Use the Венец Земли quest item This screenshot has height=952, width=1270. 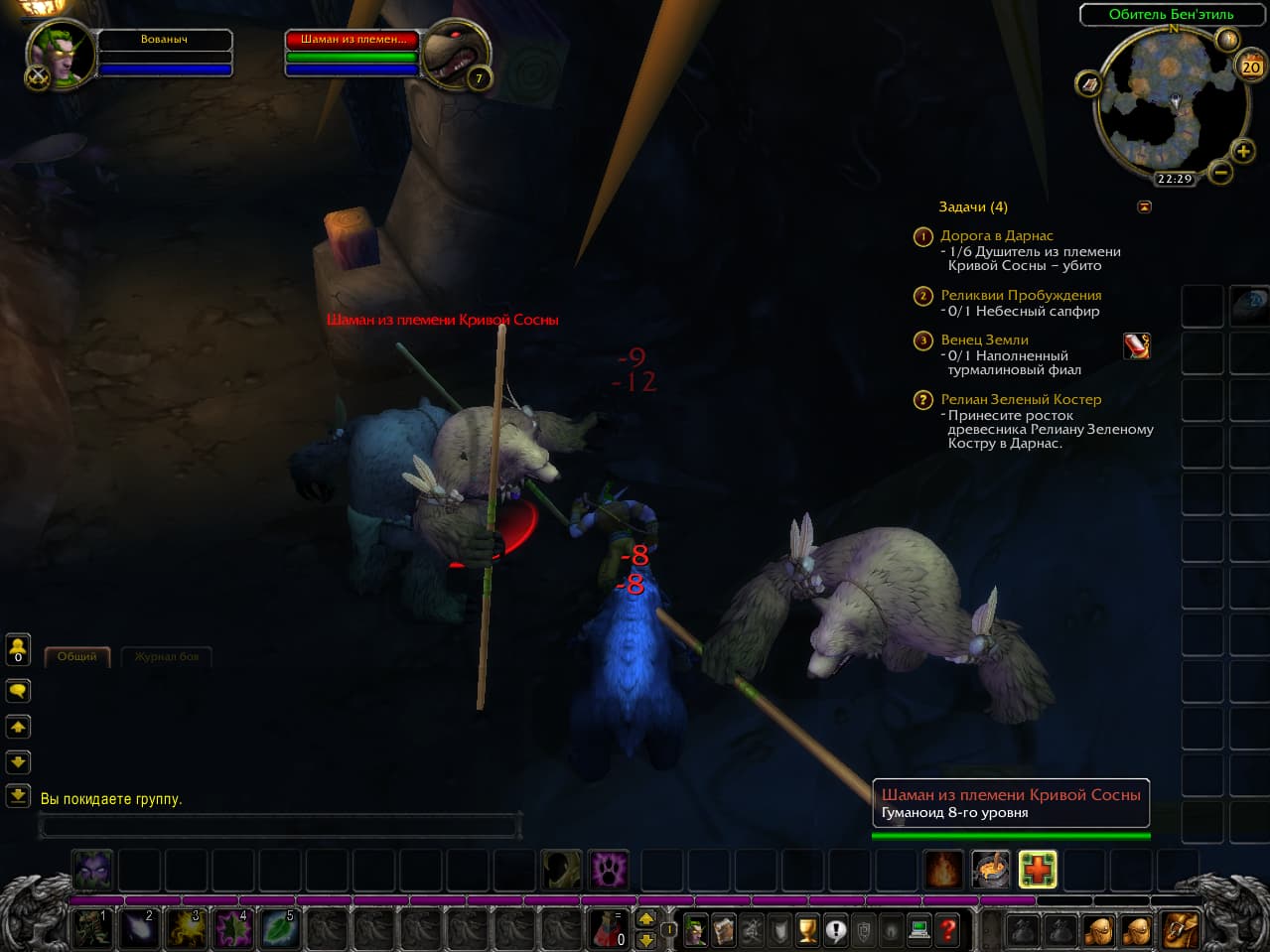[1136, 345]
